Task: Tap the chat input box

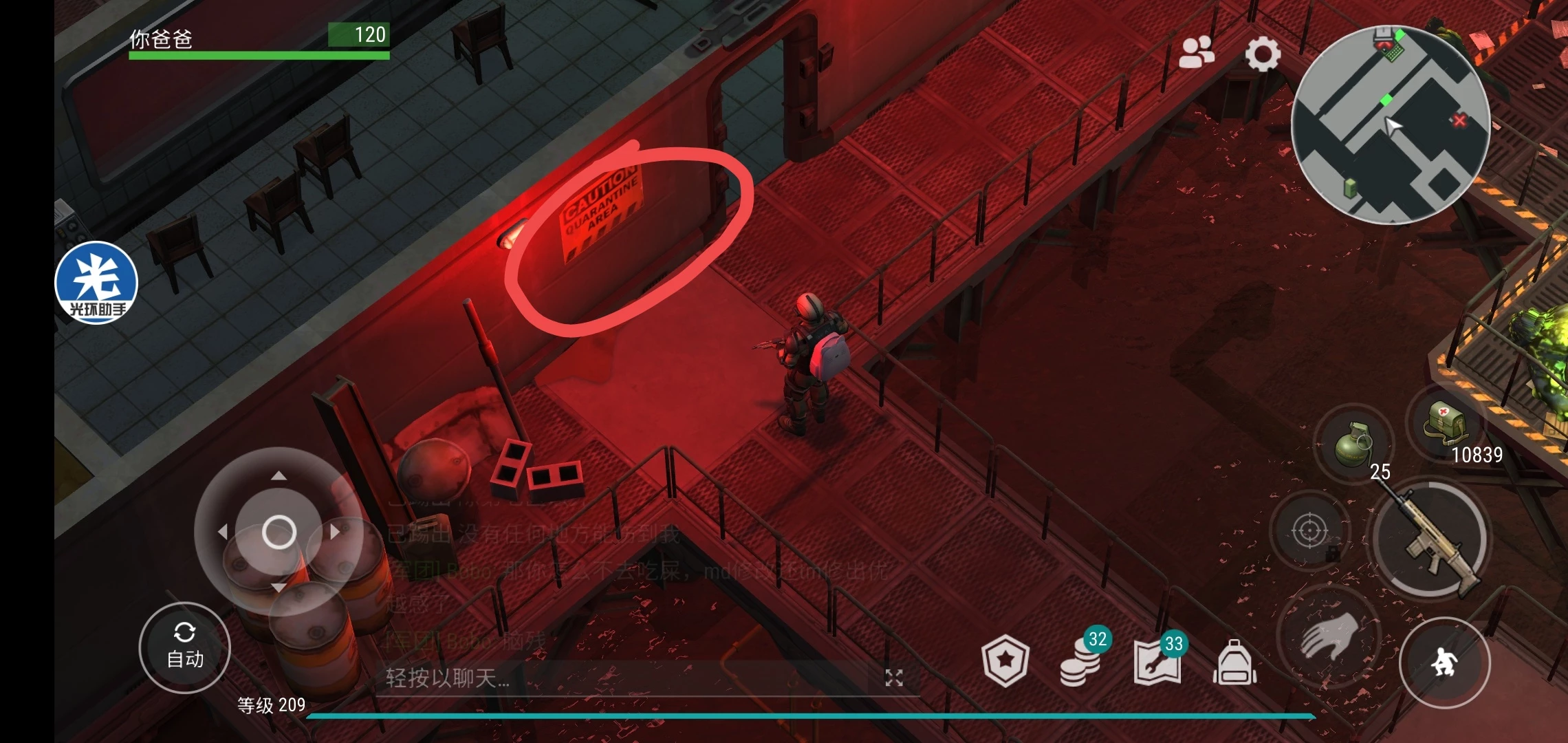Action: pyautogui.click(x=619, y=678)
